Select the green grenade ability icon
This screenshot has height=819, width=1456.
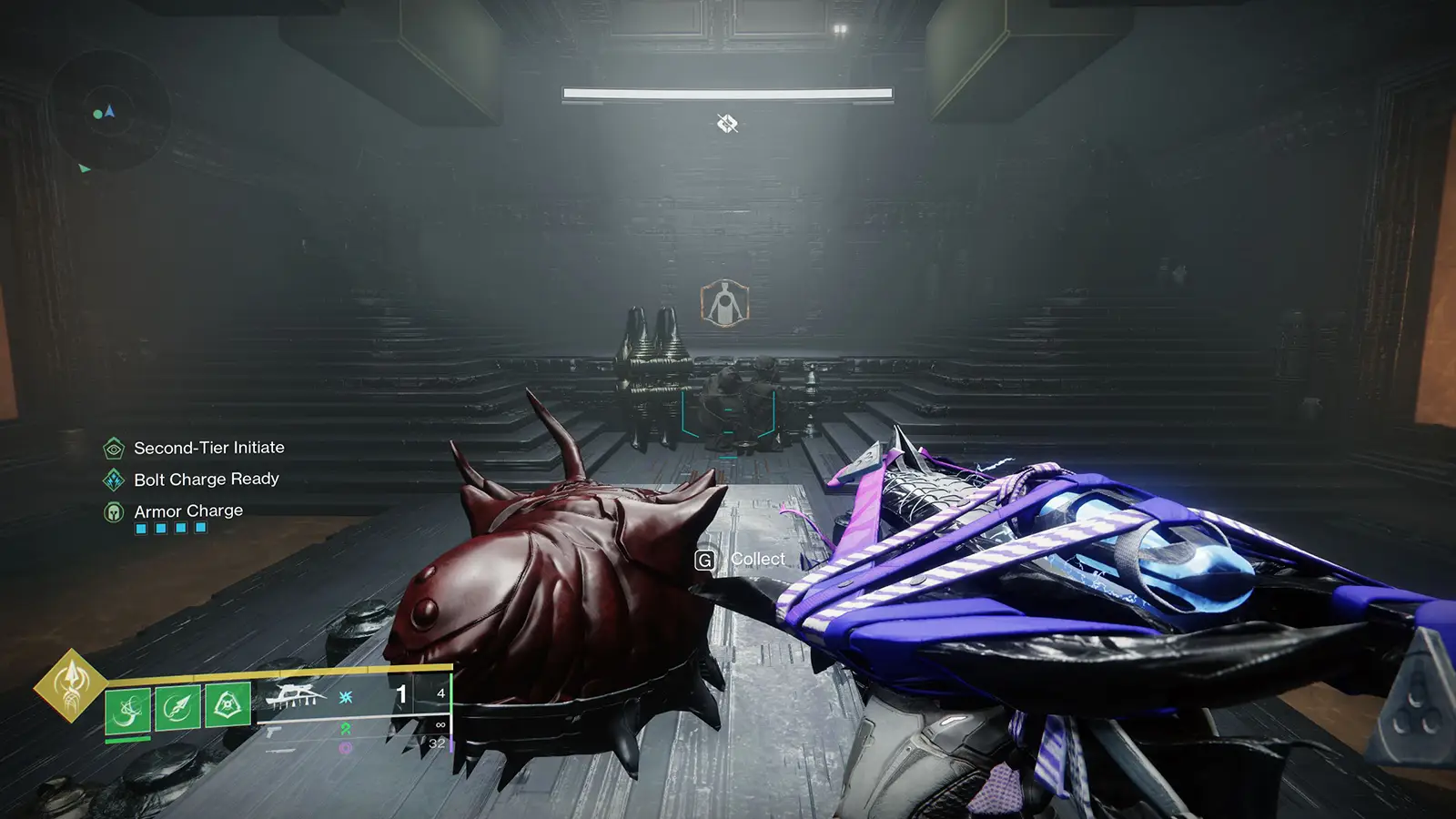pos(126,709)
